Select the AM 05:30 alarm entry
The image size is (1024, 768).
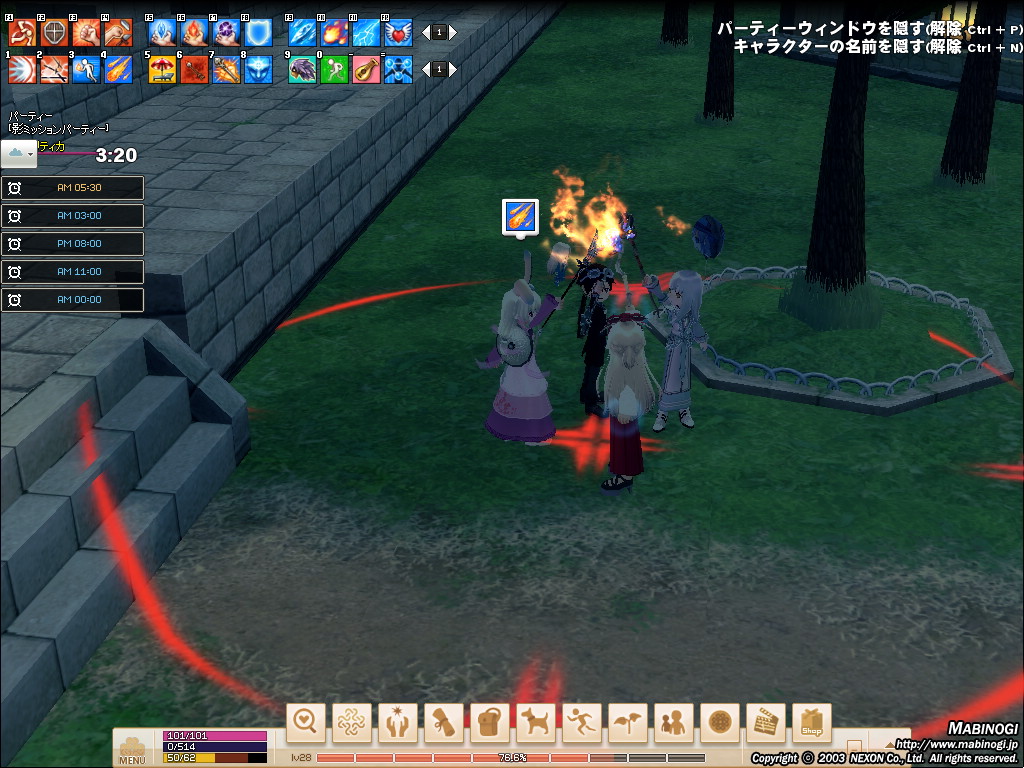[x=72, y=188]
